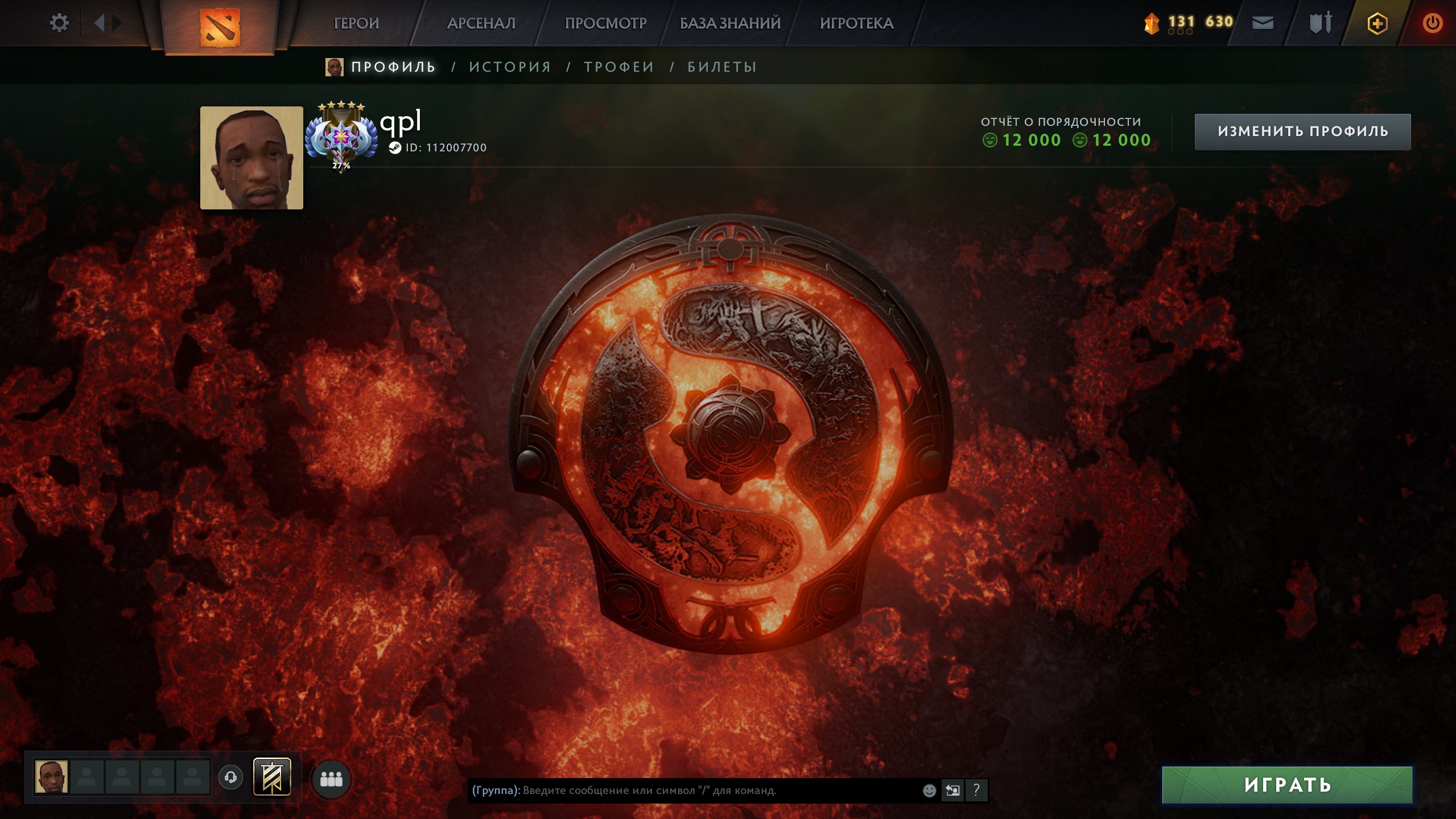Open the settings gear
1456x819 pixels.
pos(59,22)
